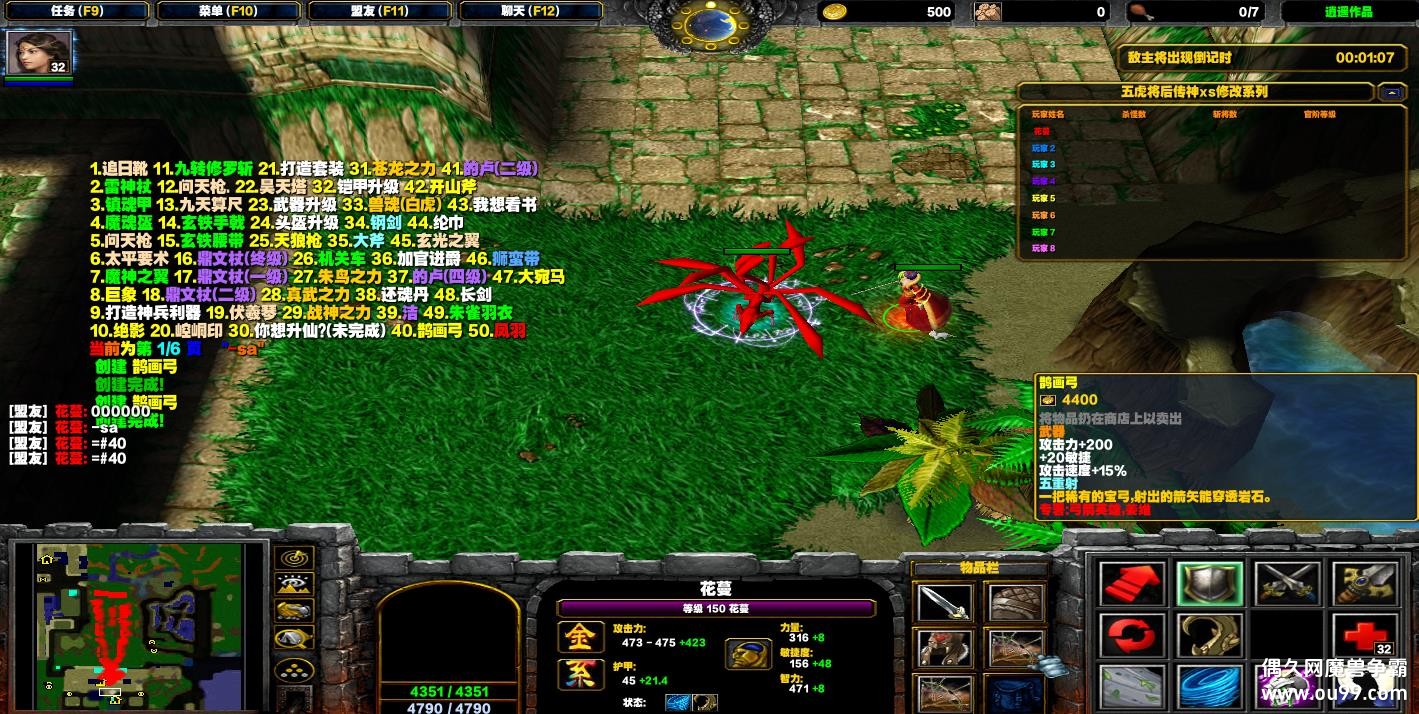Select the blue pouch item in inventory
1419x714 pixels.
click(1013, 693)
